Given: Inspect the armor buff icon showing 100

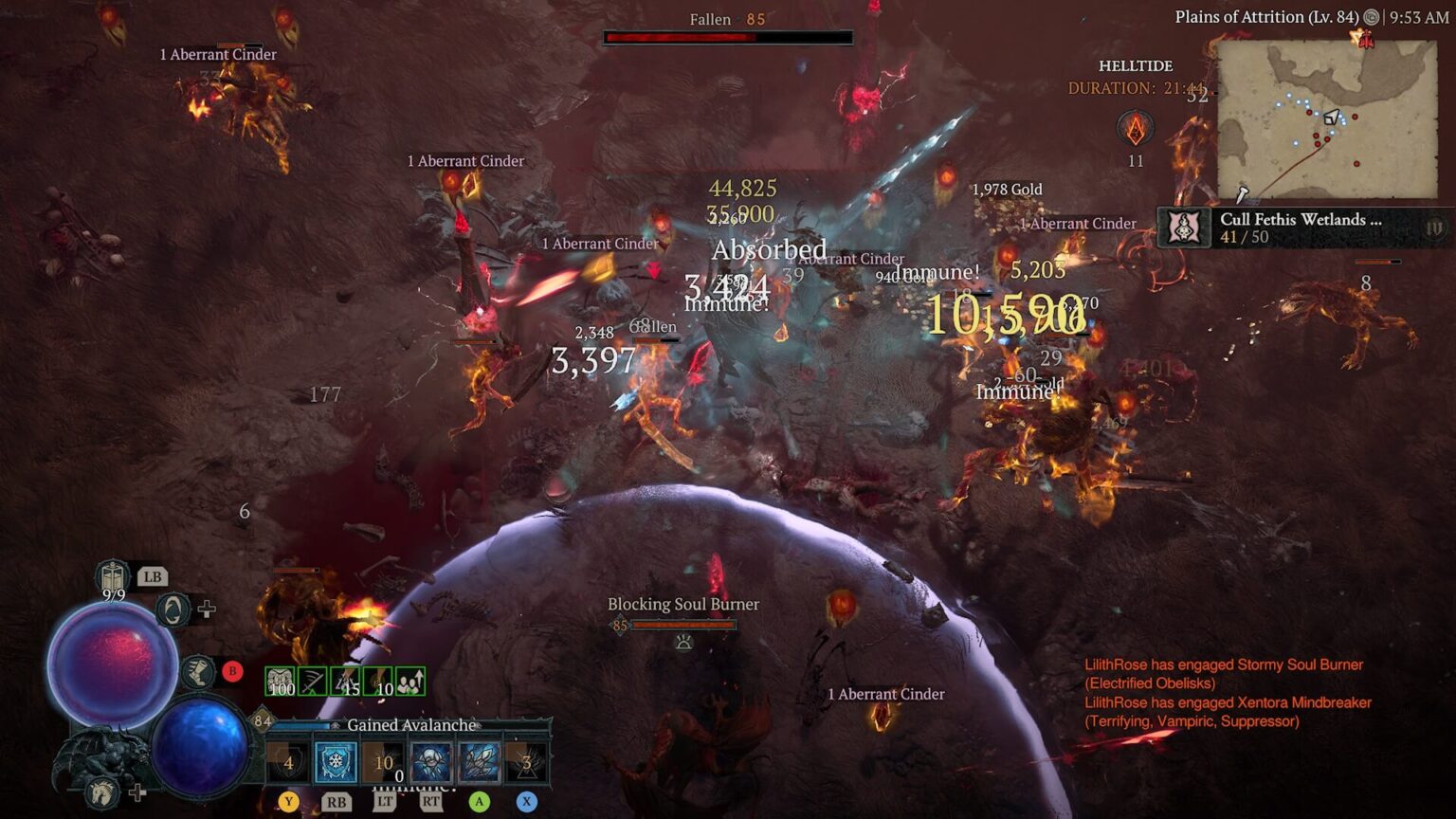Looking at the screenshot, I should tap(280, 681).
